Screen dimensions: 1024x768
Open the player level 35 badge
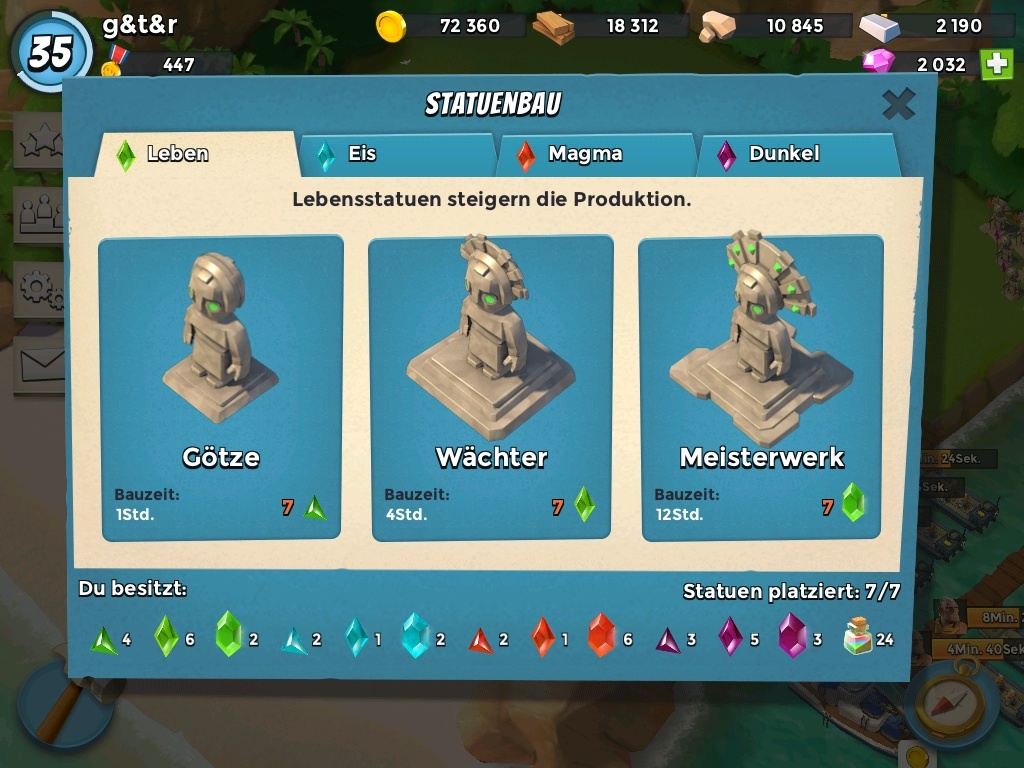tap(50, 52)
